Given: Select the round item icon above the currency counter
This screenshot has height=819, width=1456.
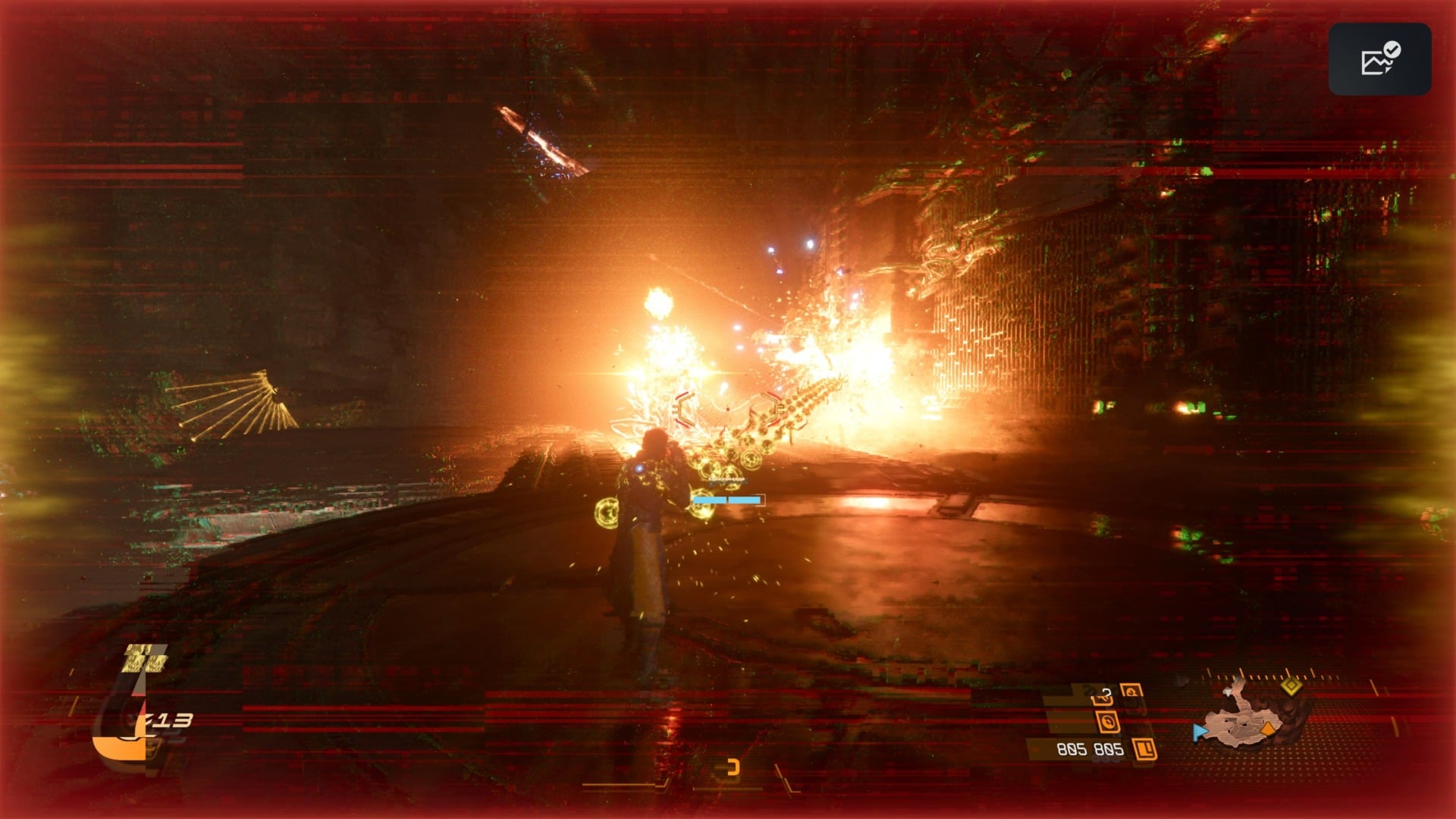Looking at the screenshot, I should tap(1108, 722).
